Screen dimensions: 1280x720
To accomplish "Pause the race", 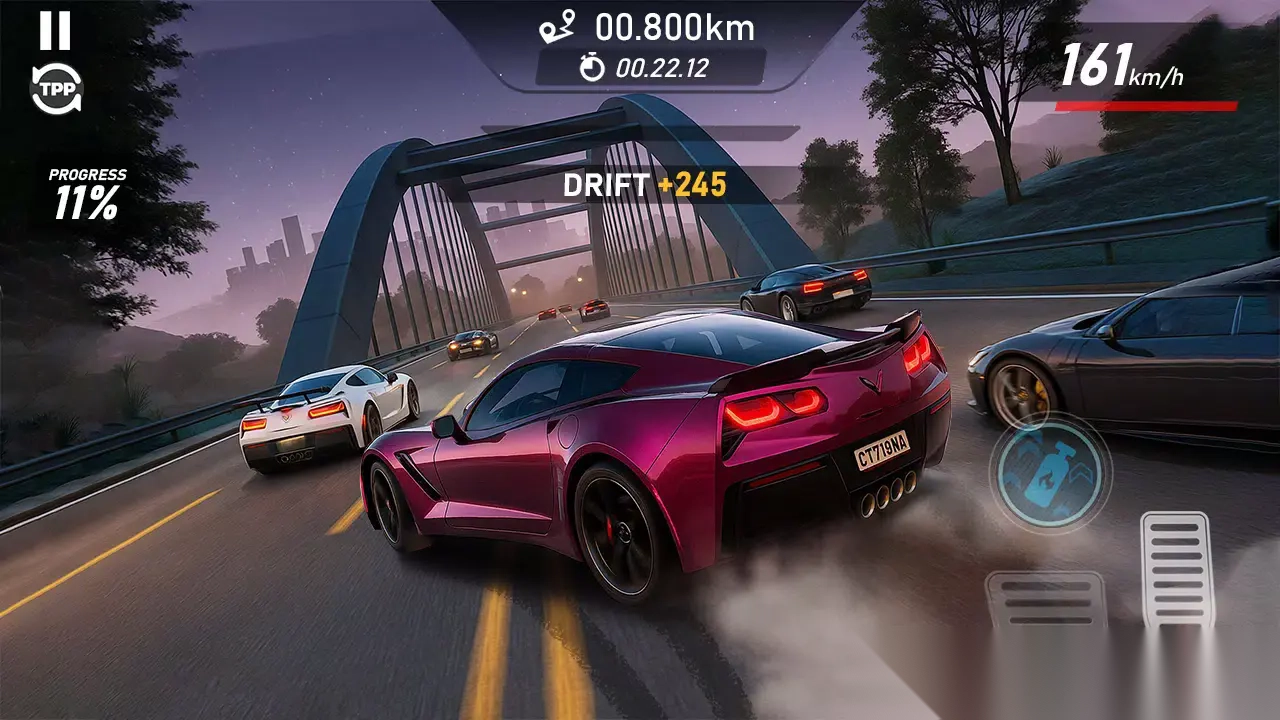I will [x=55, y=31].
